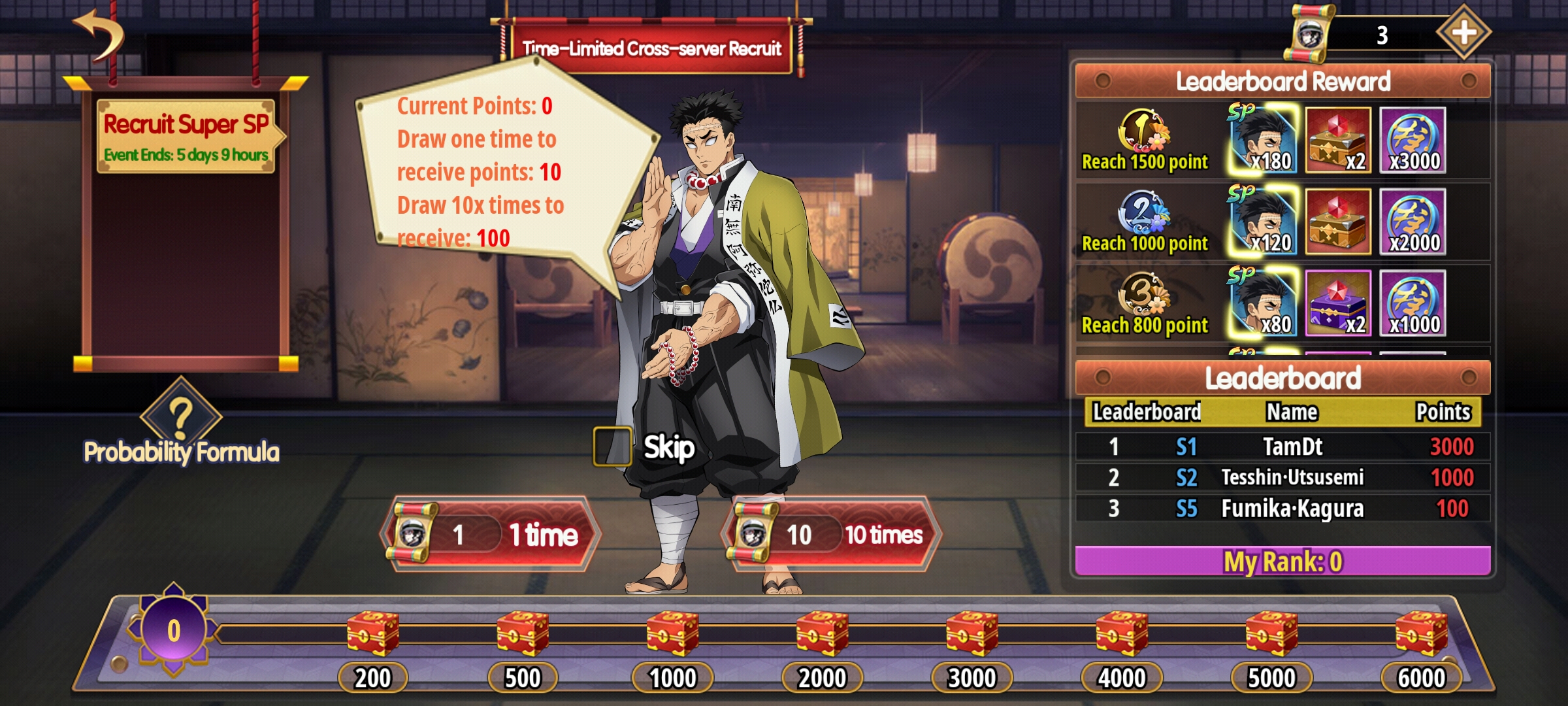Select Fumika·Kagura's leaderboard row

(x=1282, y=509)
